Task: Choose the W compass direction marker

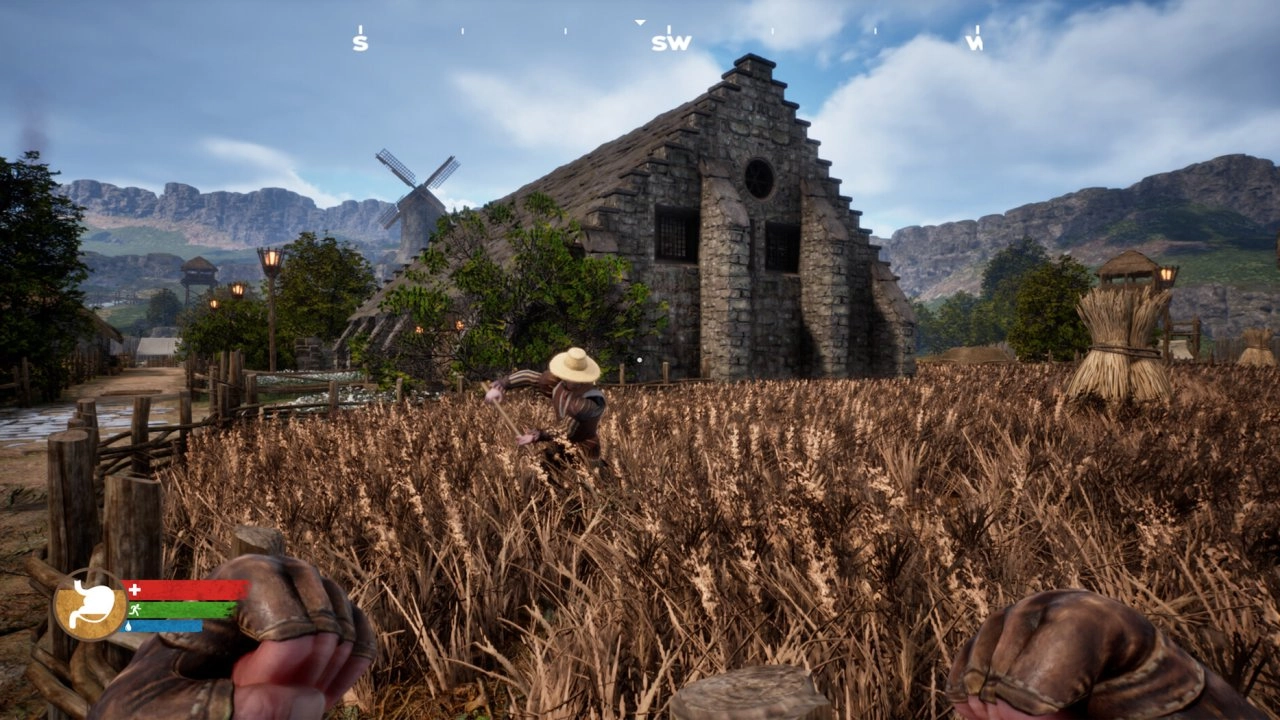Action: (x=974, y=43)
